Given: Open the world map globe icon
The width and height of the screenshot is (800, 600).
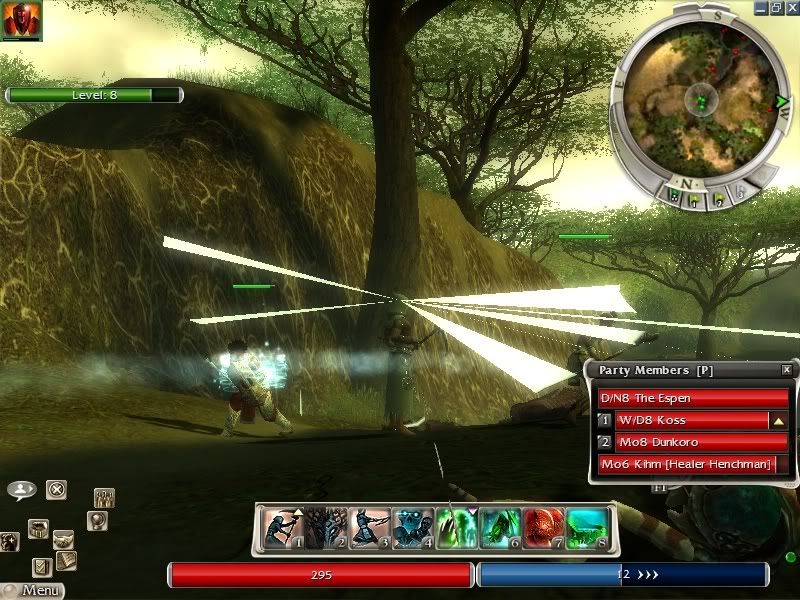Looking at the screenshot, I should pos(96,520).
